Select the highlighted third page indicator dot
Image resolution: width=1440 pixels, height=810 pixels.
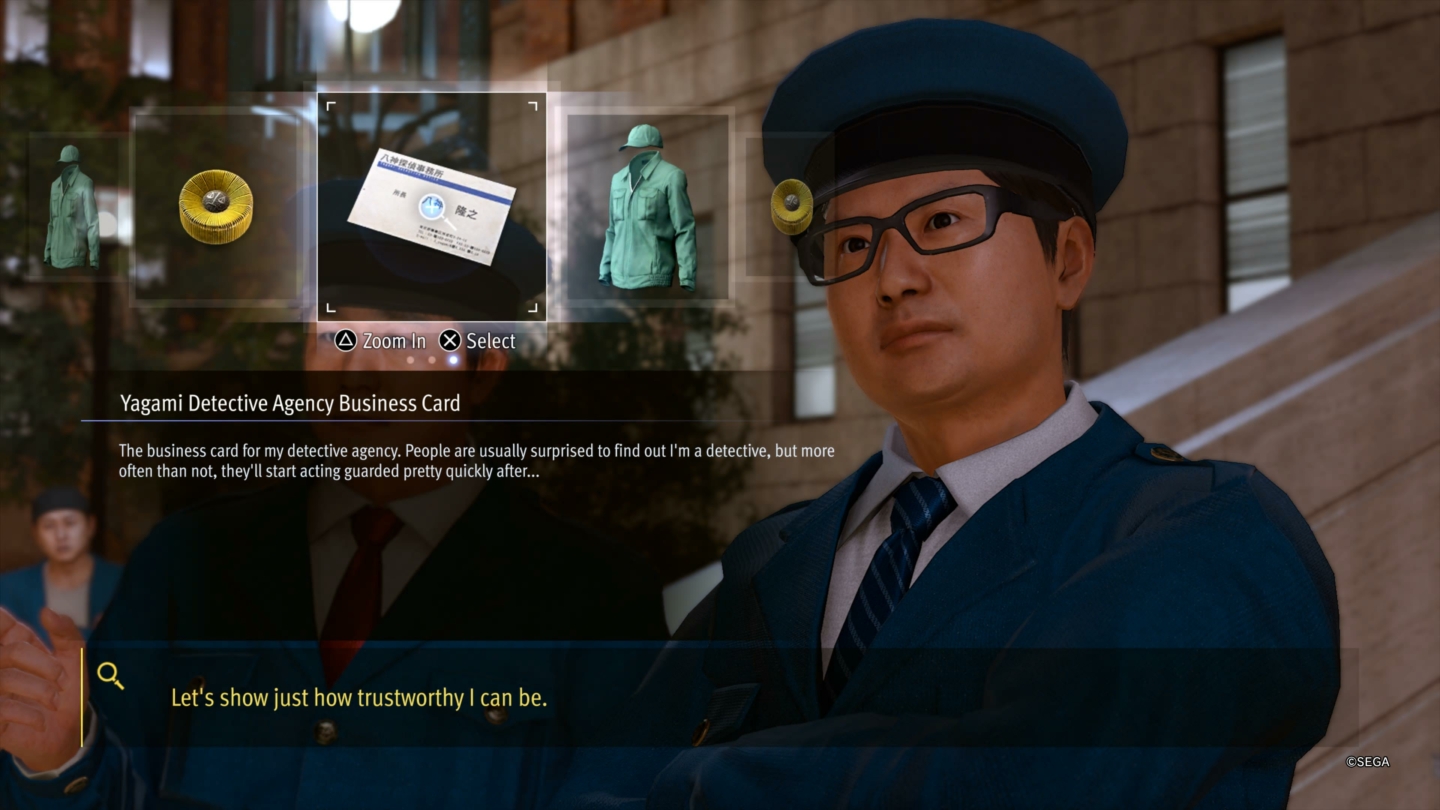450,360
